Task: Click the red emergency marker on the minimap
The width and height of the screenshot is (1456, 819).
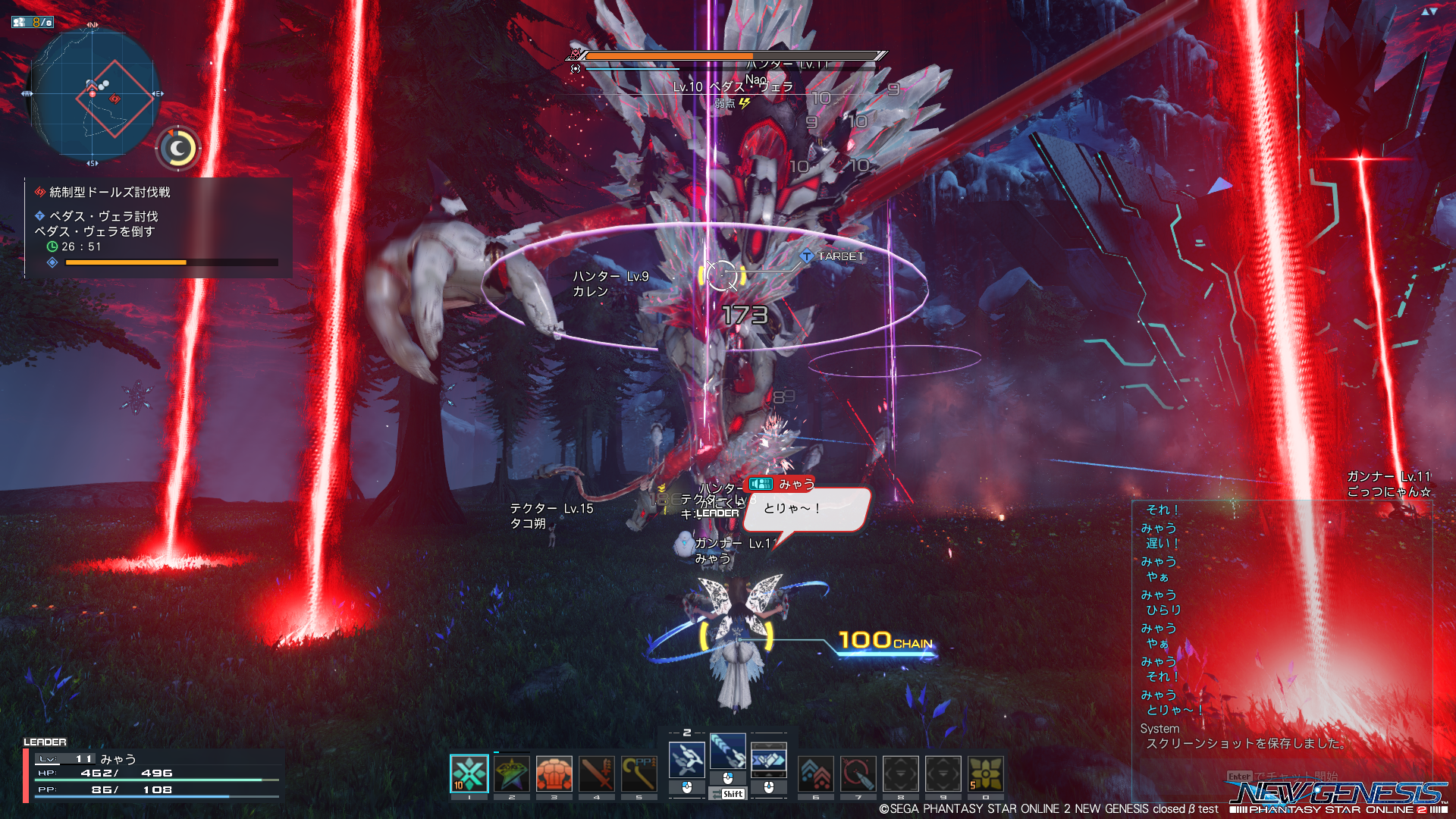Action: (115, 99)
